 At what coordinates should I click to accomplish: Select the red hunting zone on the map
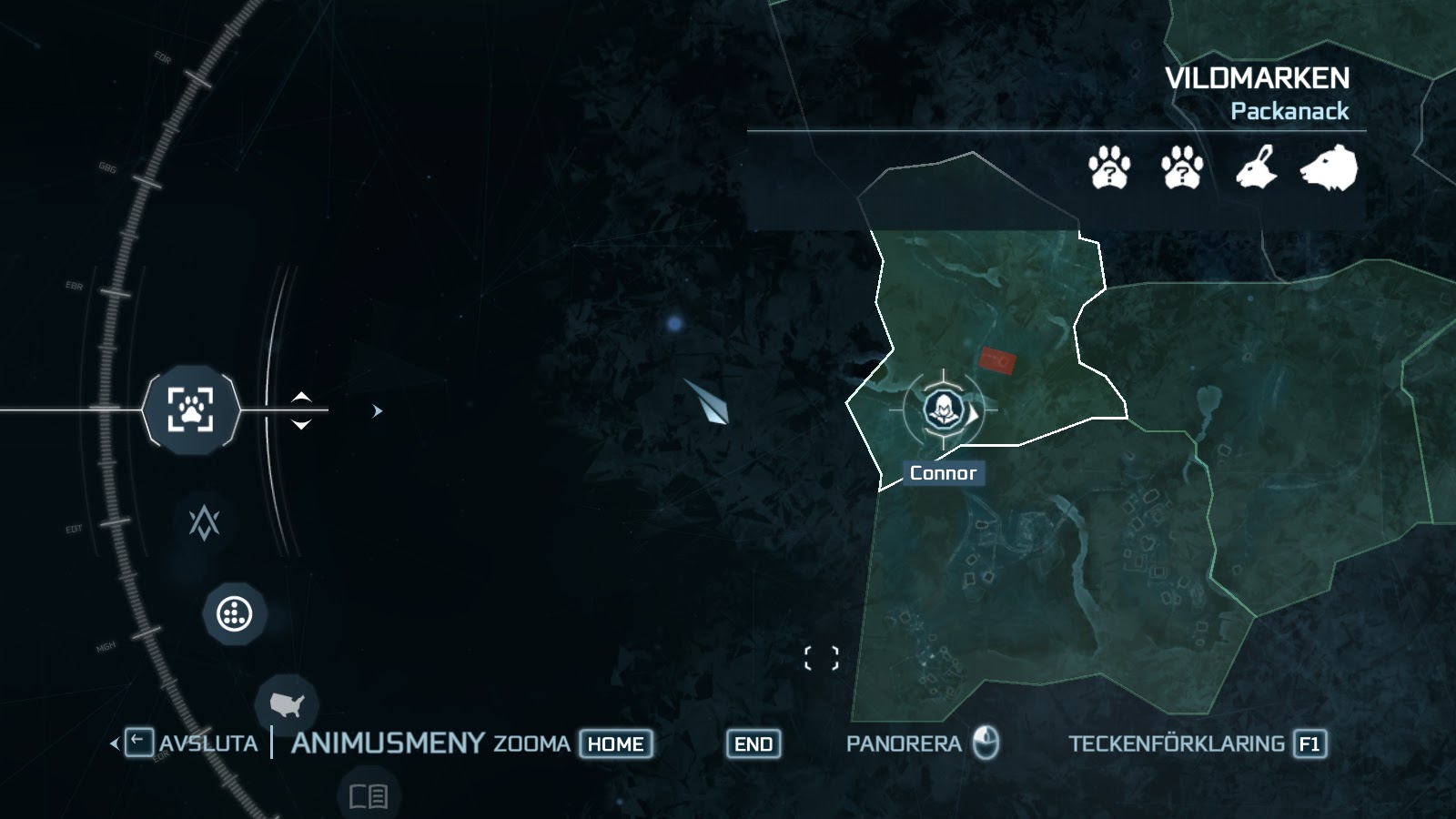(996, 360)
